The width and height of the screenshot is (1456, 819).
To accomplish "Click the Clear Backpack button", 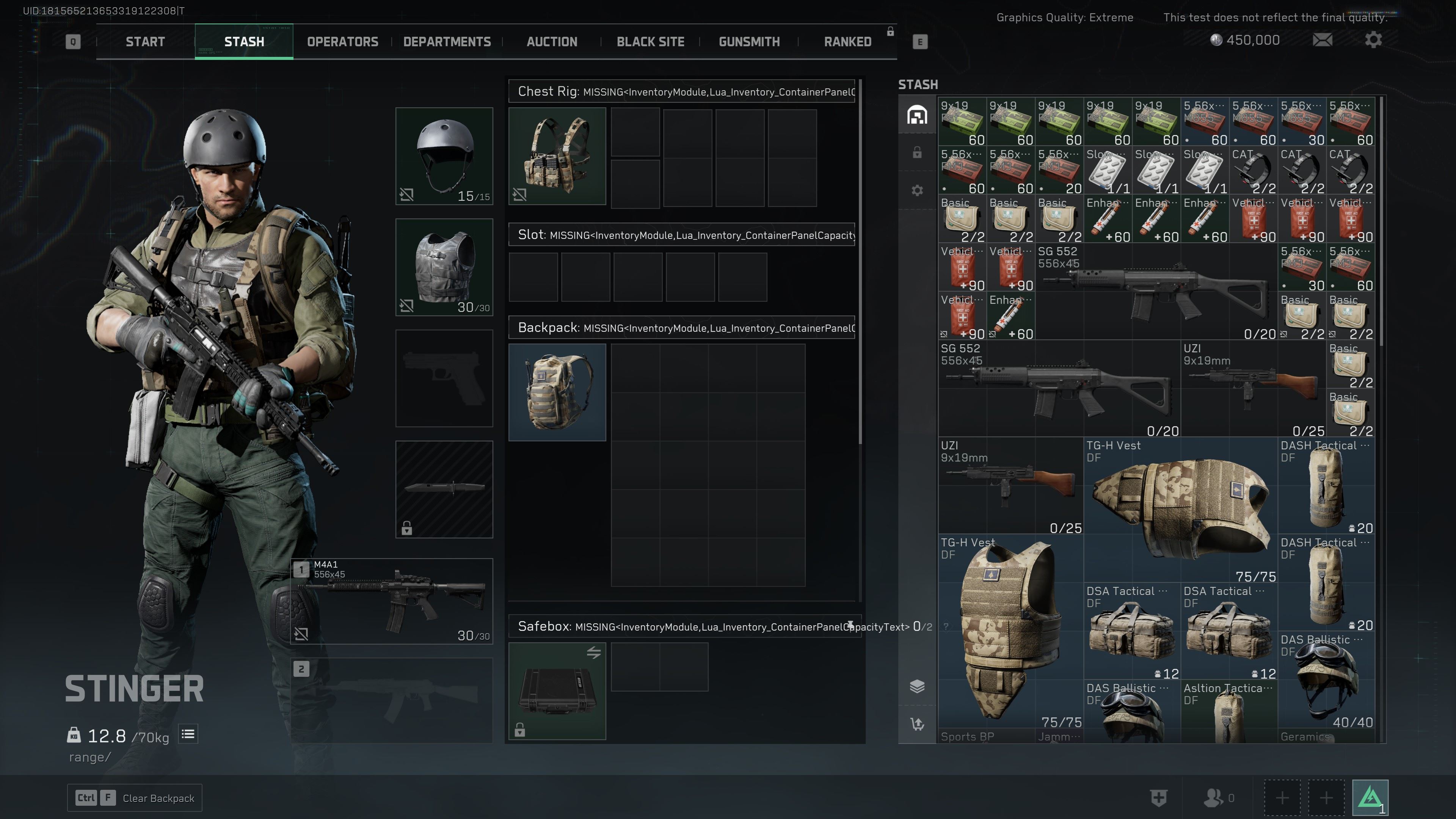I will pos(135,797).
